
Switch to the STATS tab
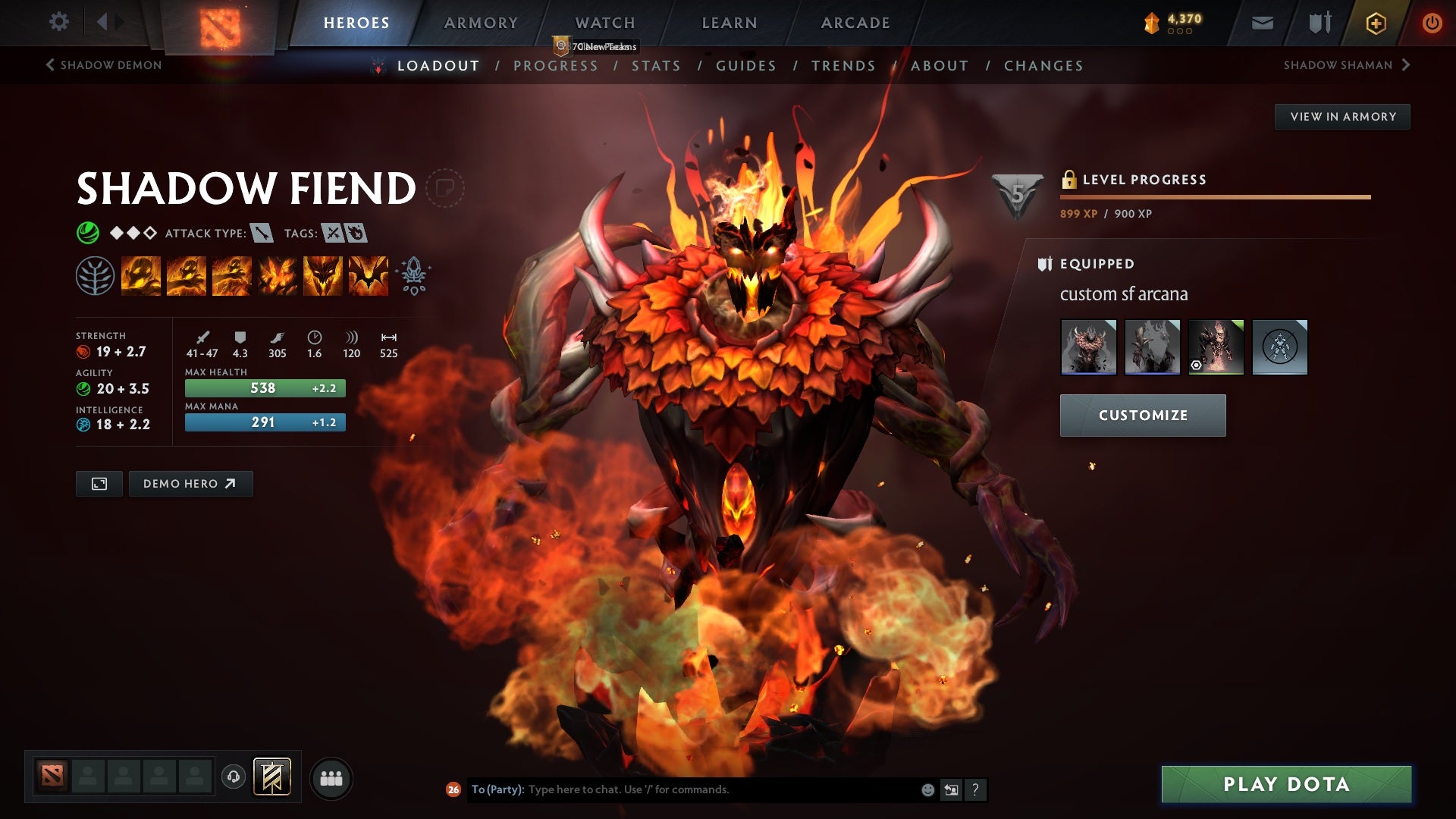(657, 66)
